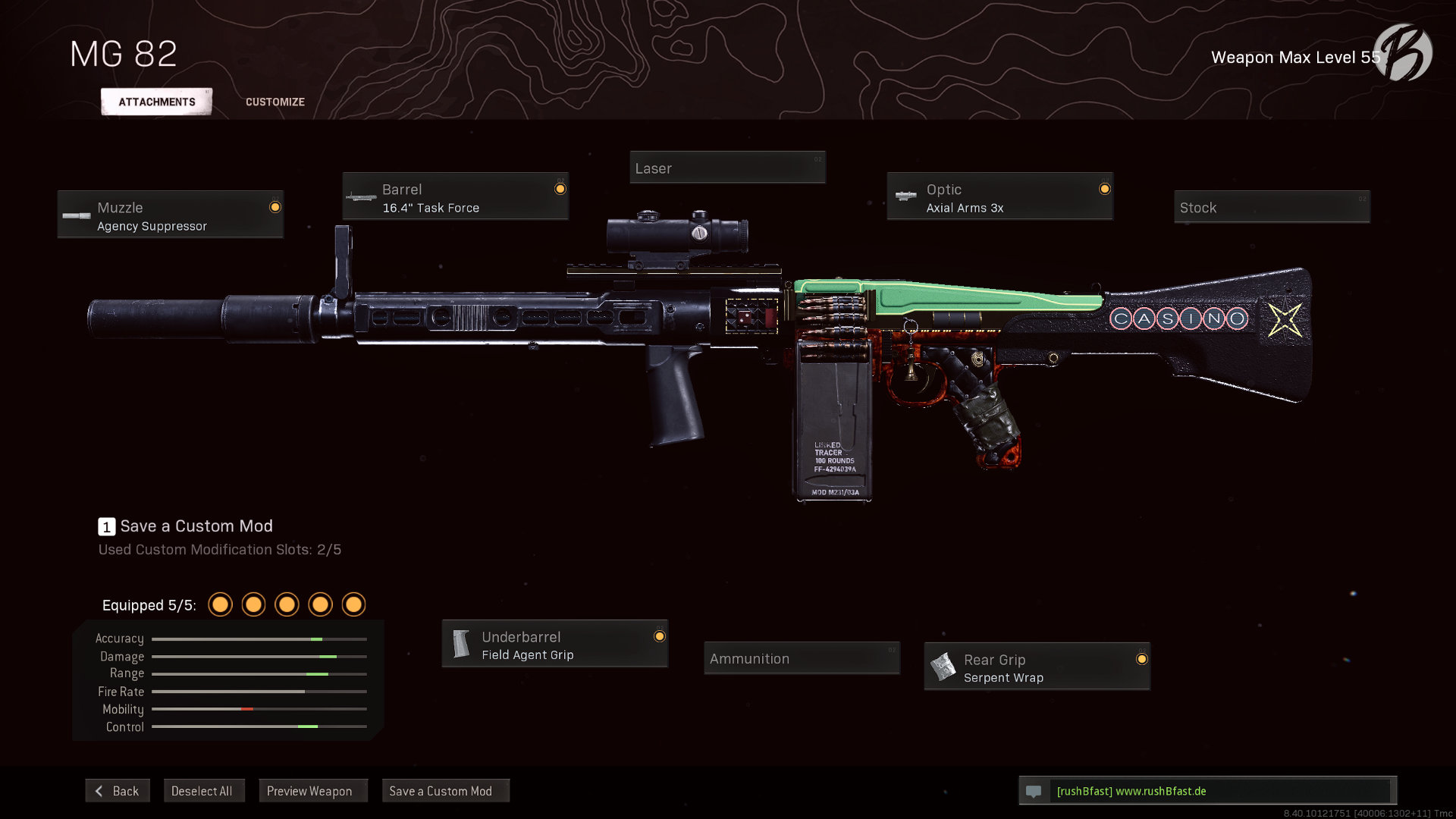Select the muzzle attachment icon showing the suppressor
Viewport: 1456px width, 819px height.
click(x=76, y=215)
